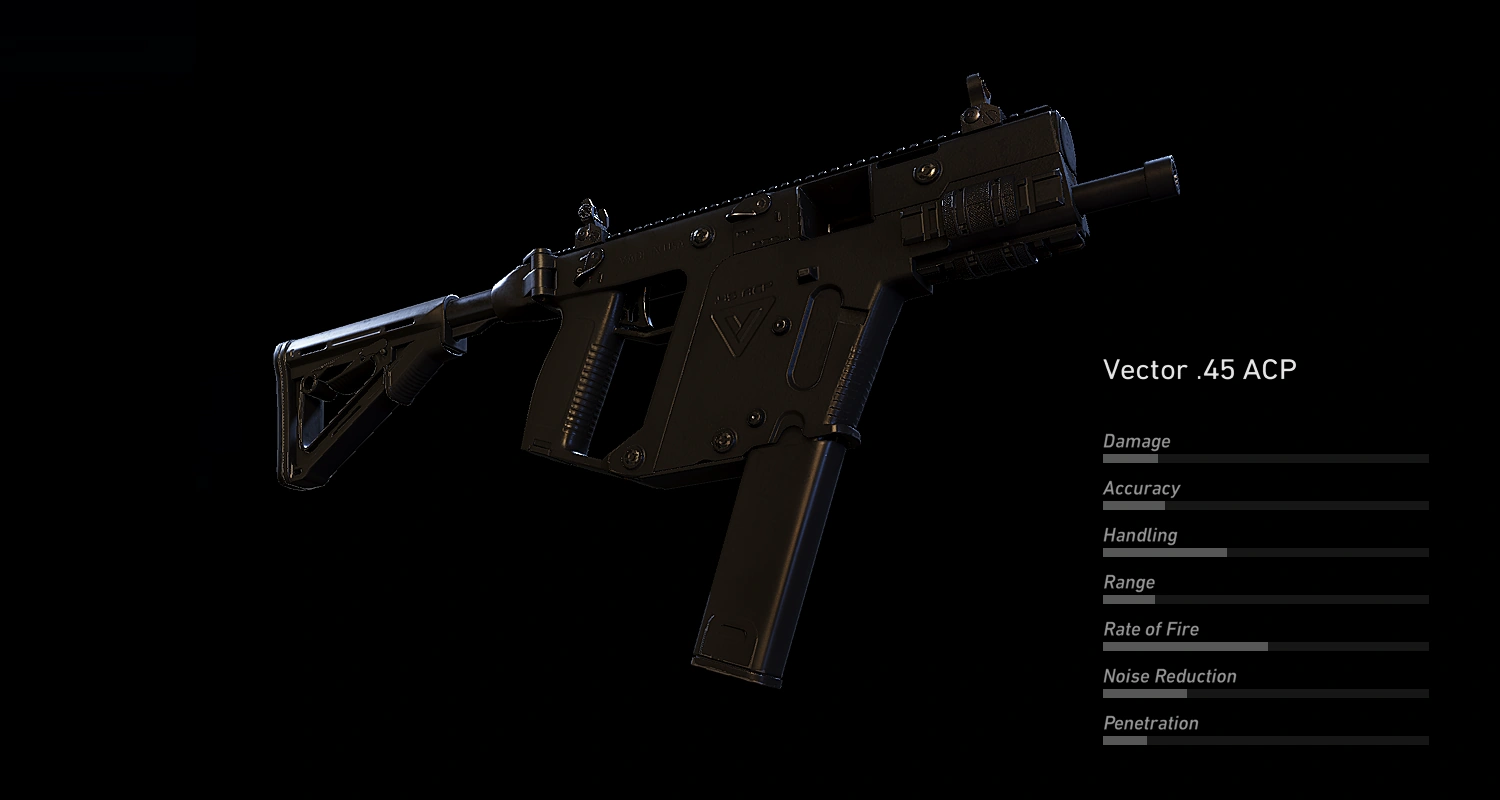Screen dimensions: 1500x800
Task: Click the Rate of Fire stat label
Action: click(x=1150, y=629)
